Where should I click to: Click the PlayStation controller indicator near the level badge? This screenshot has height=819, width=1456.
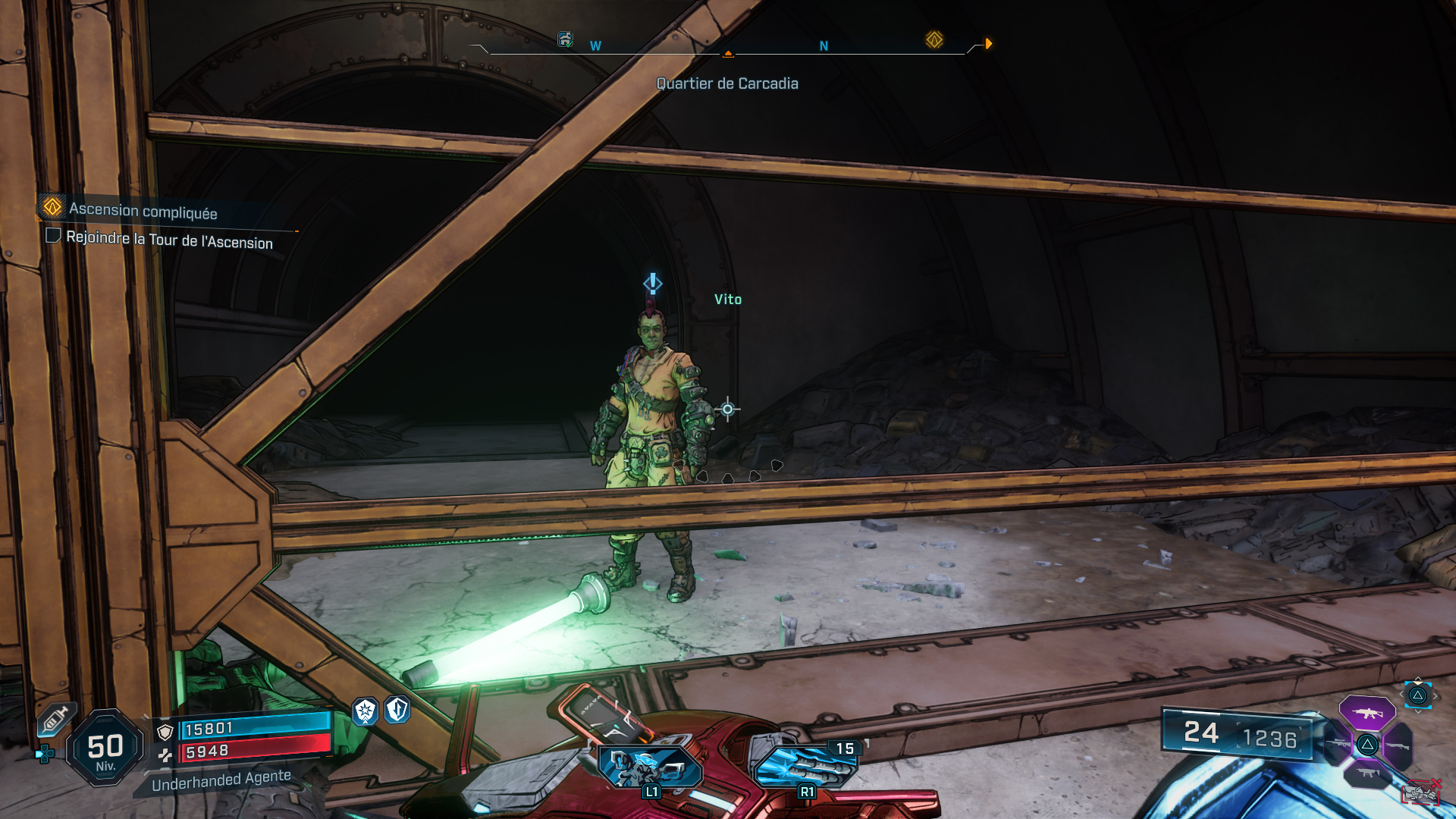click(44, 752)
